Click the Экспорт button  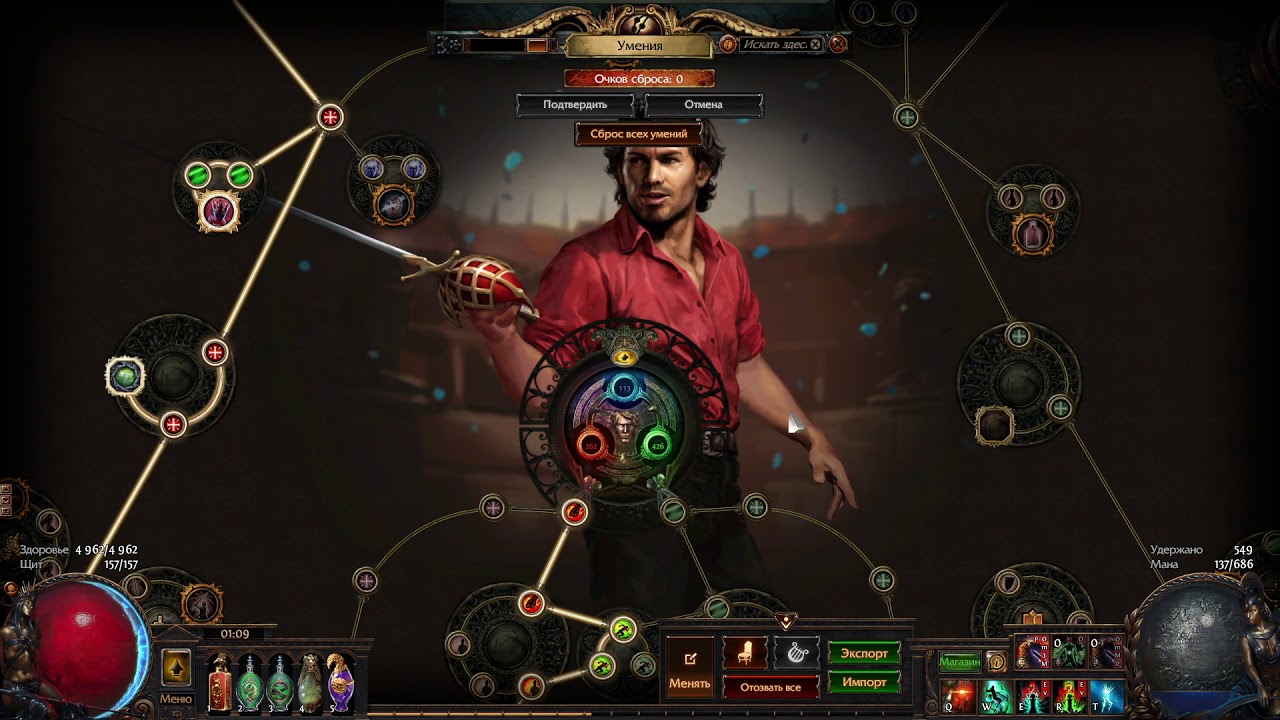tap(864, 654)
